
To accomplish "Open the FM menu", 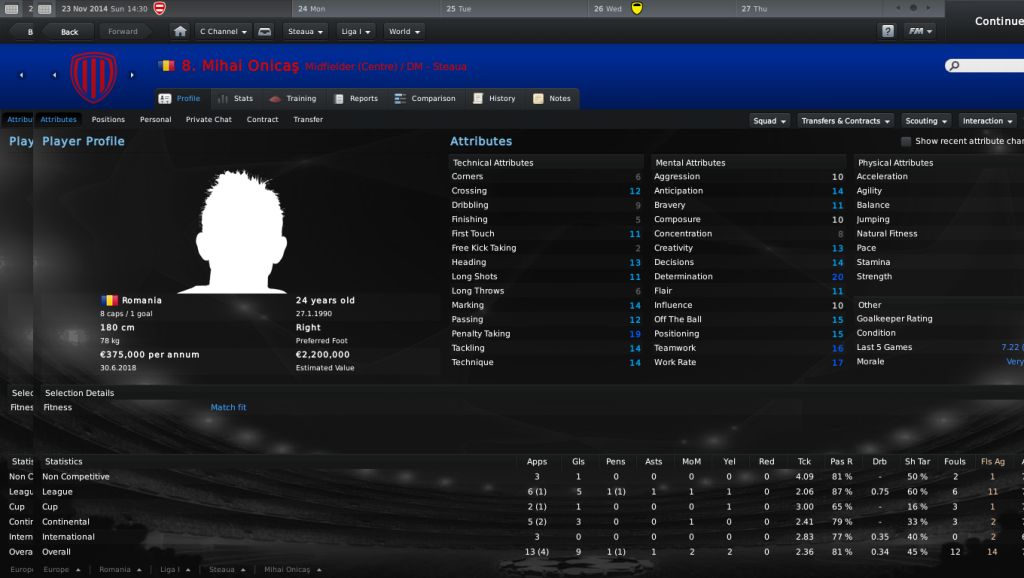I will pyautogui.click(x=920, y=31).
